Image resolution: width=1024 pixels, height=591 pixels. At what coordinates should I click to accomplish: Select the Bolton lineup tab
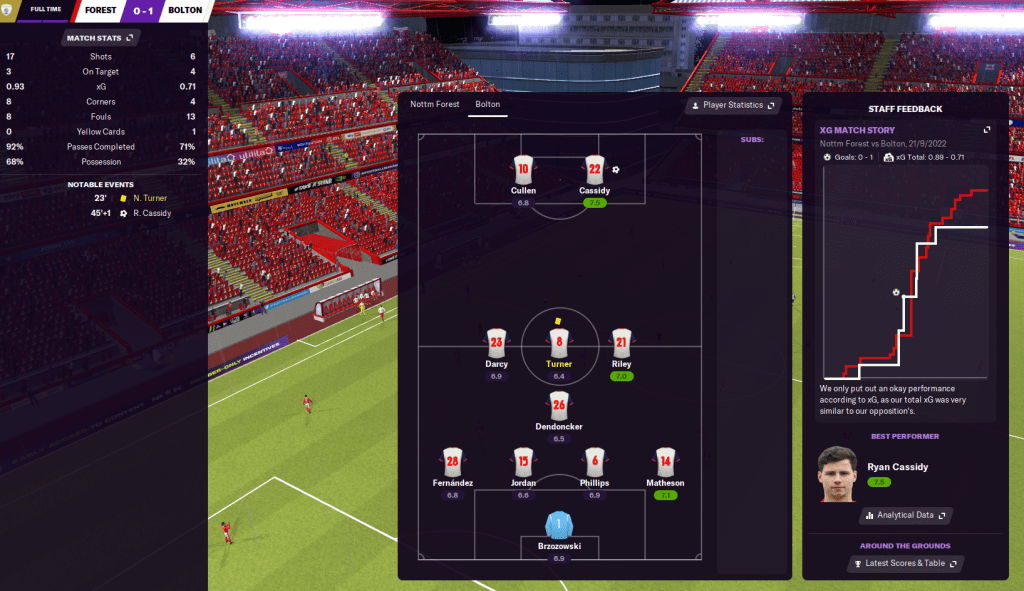(488, 104)
